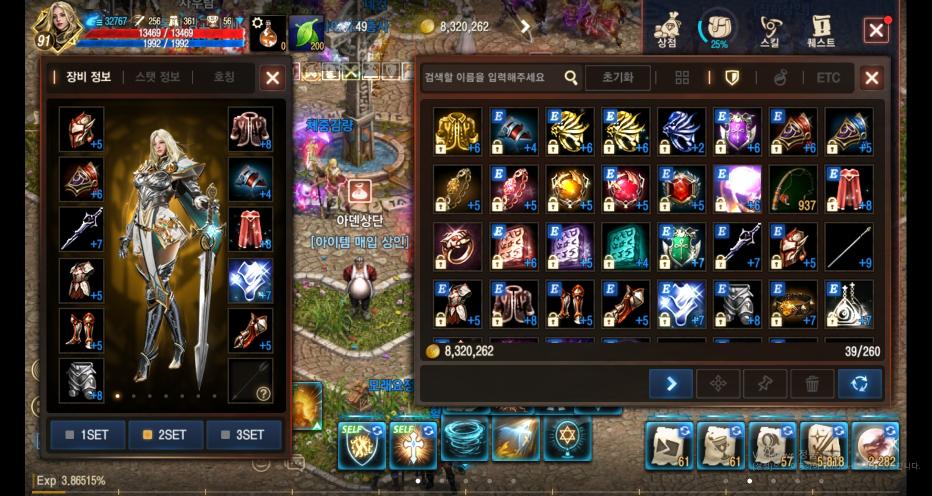Close the inventory panel
The width and height of the screenshot is (932, 496).
click(872, 78)
